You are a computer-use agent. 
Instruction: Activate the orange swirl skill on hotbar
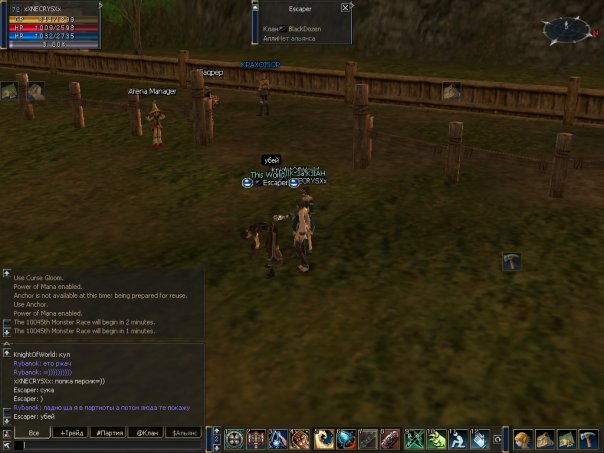pyautogui.click(x=324, y=439)
